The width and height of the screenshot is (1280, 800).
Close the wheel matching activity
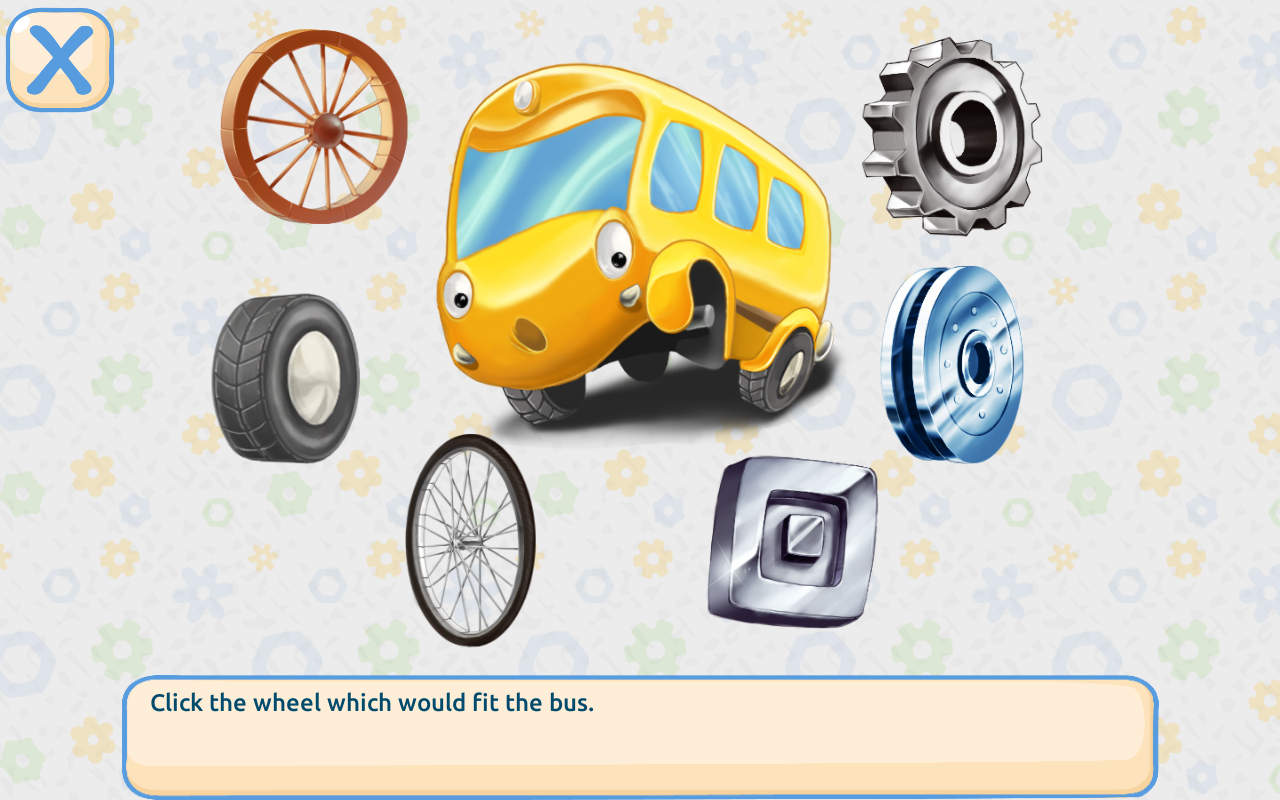pos(58,58)
